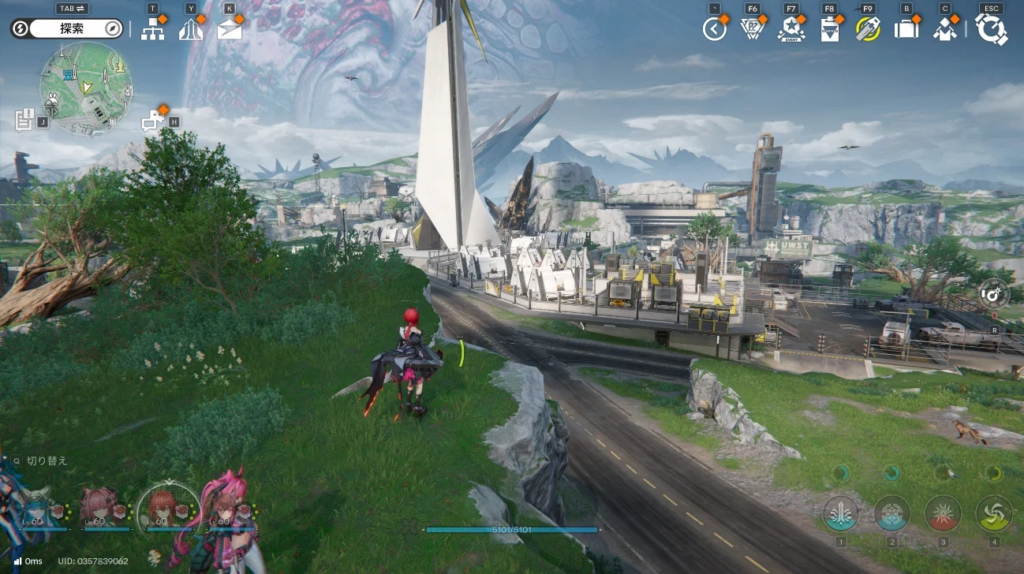
Task: Click the small circular icon at right edge
Action: click(x=993, y=292)
